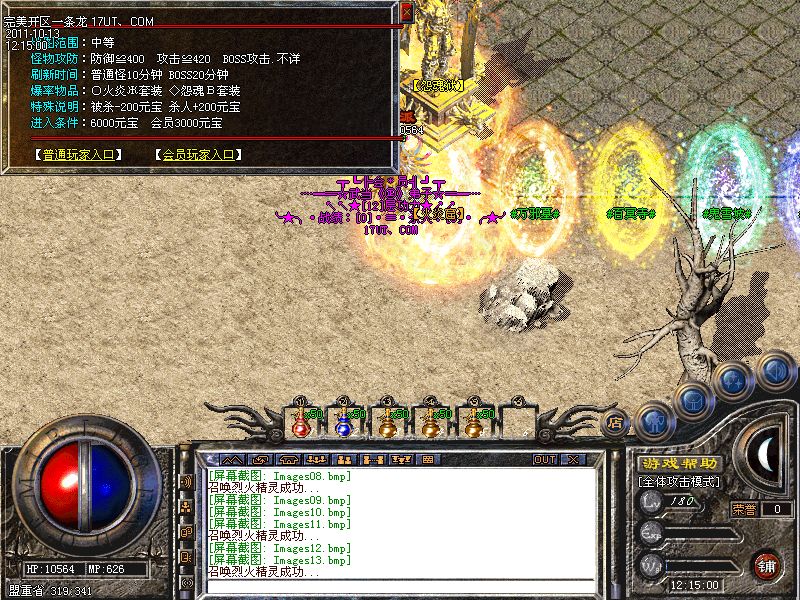
Task: Click the OUT button on chat bar
Action: pyautogui.click(x=544, y=459)
